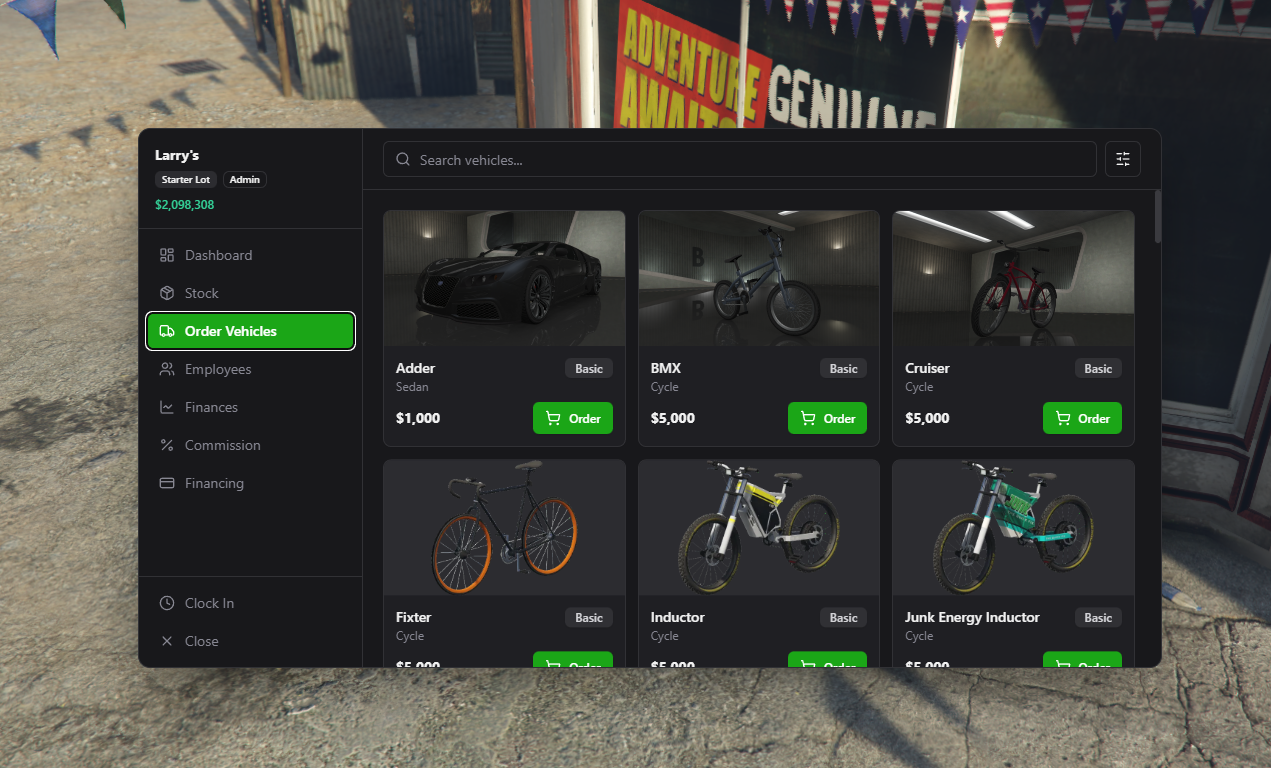Select the Adder vehicle thumbnail
This screenshot has height=768, width=1271.
coord(504,278)
